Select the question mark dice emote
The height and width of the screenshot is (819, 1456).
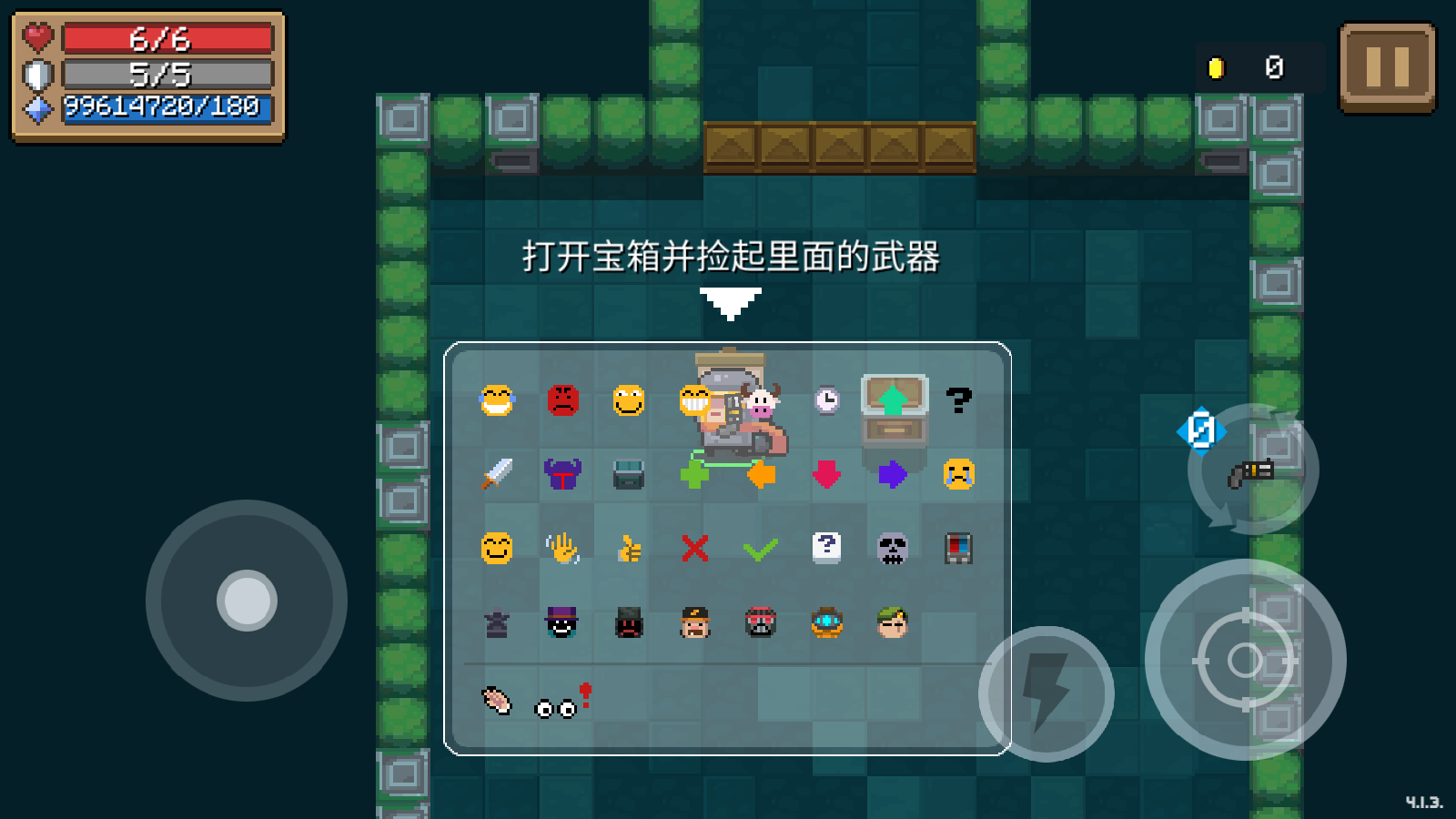[826, 546]
